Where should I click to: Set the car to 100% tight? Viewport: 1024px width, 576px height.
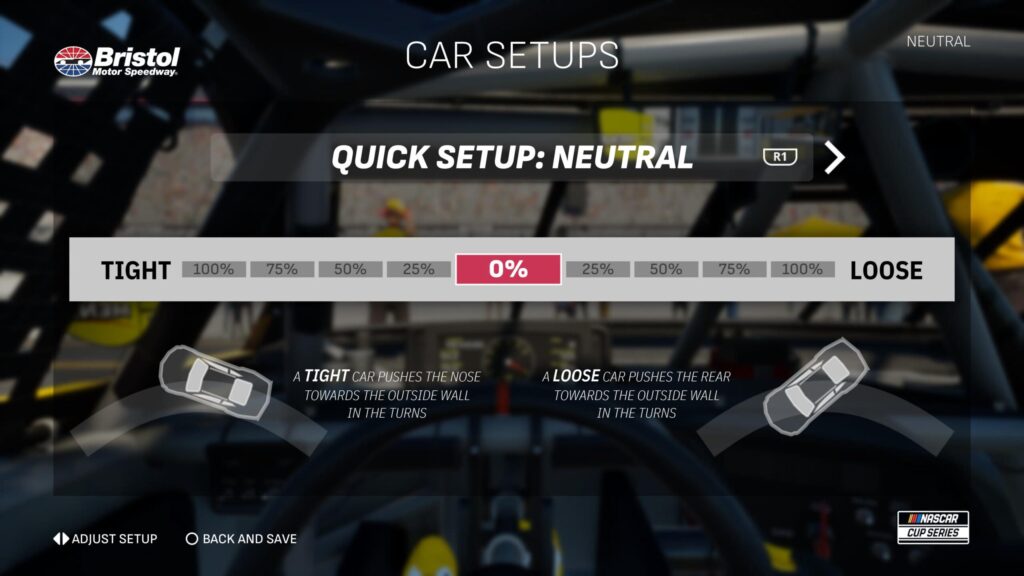pos(214,269)
